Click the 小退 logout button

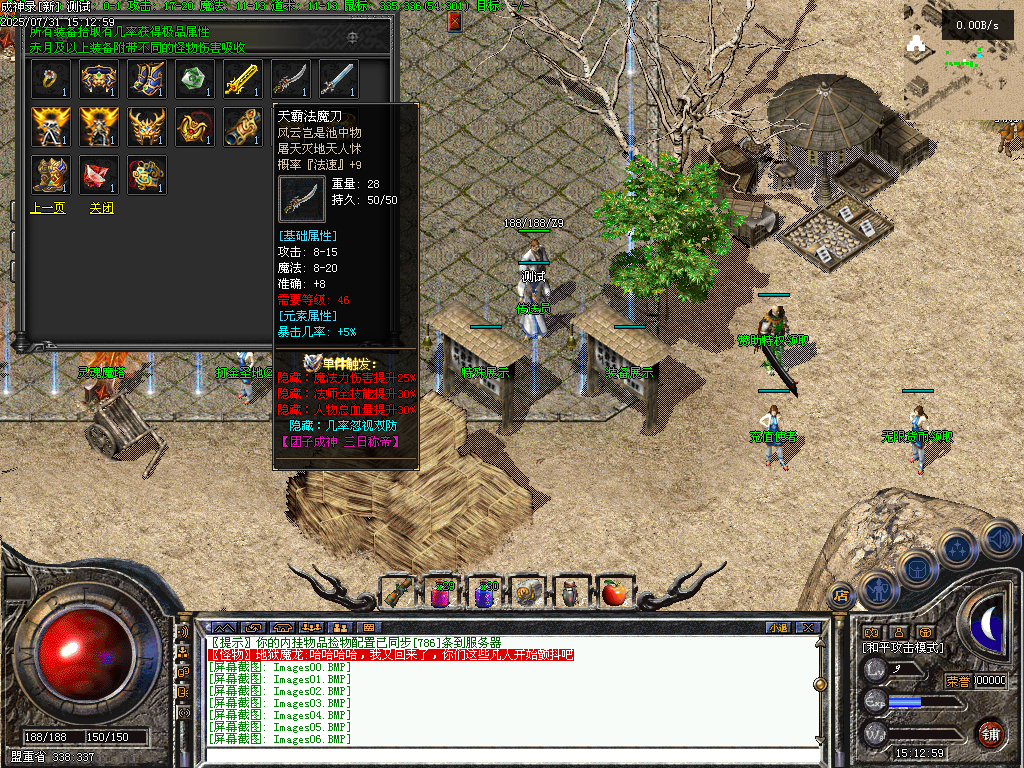point(777,627)
